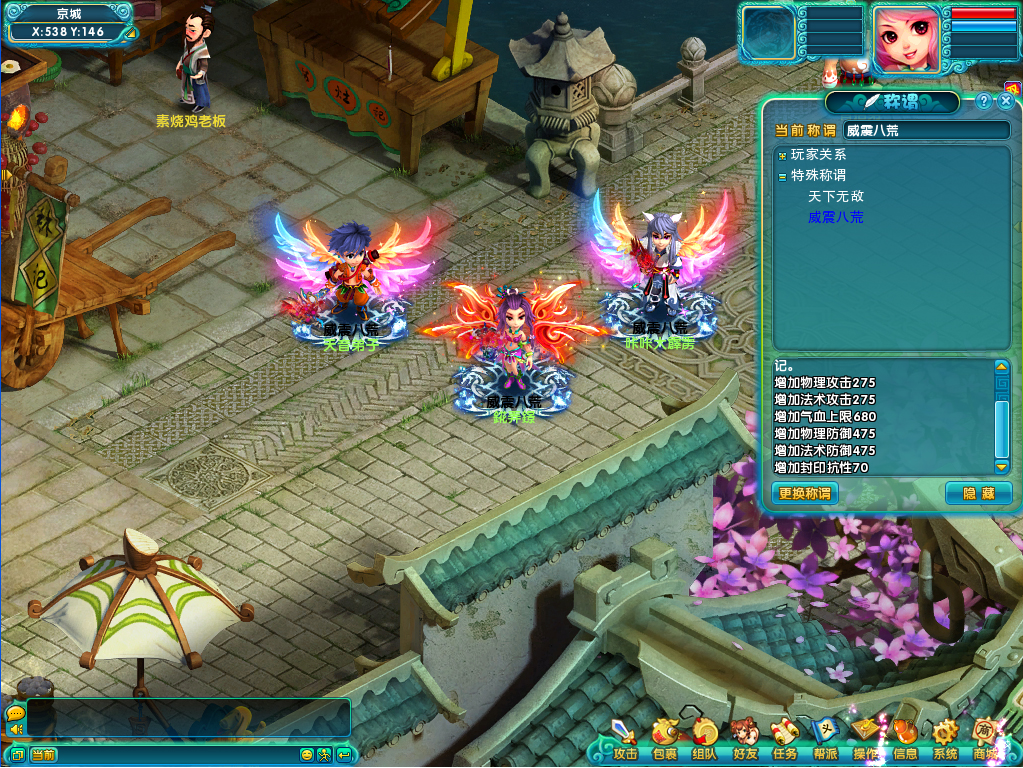The image size is (1023, 768).
Task: Open help for the 称谓 window
Action: pyautogui.click(x=984, y=101)
